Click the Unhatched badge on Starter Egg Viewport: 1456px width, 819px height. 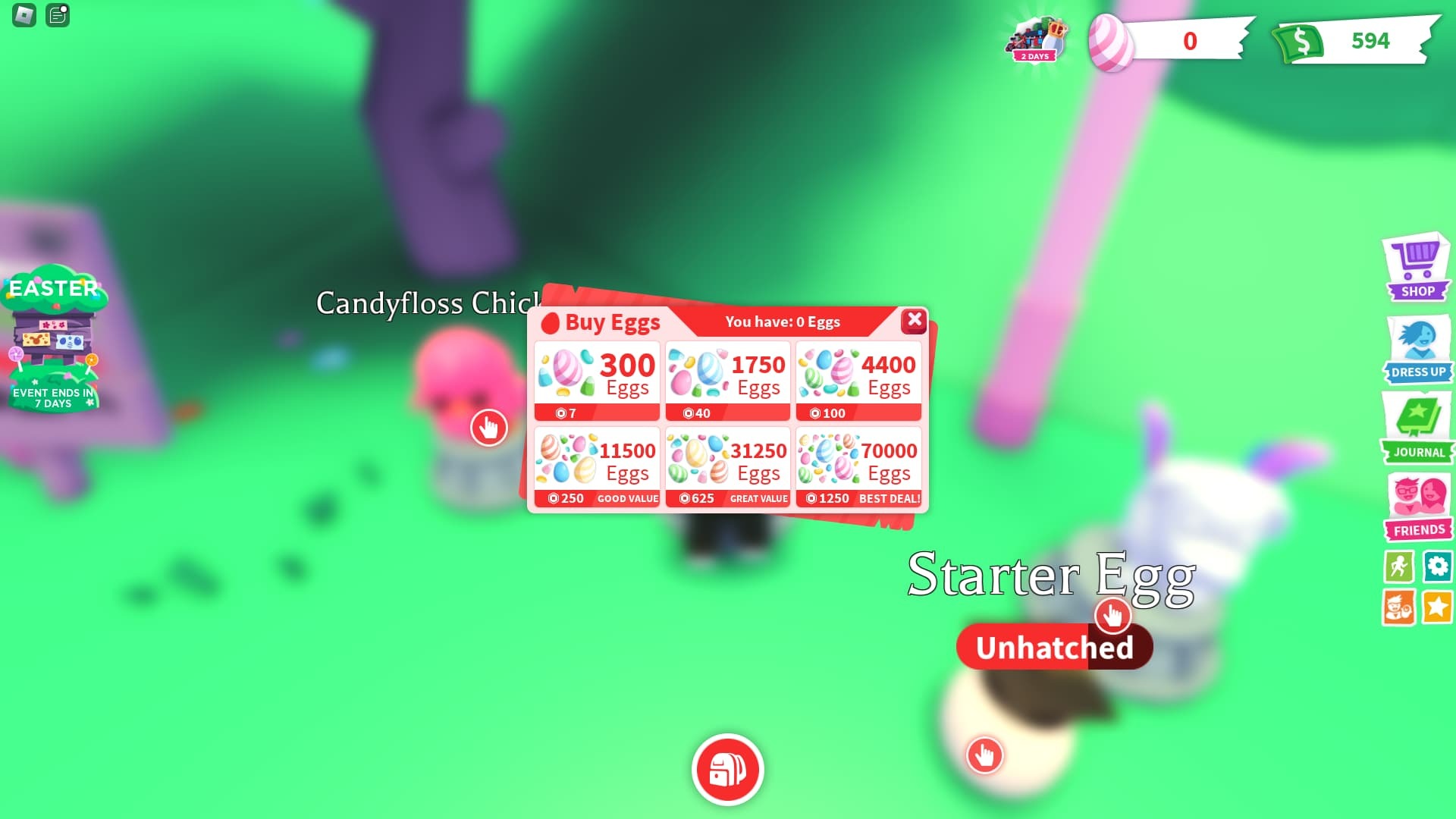[x=1054, y=646]
